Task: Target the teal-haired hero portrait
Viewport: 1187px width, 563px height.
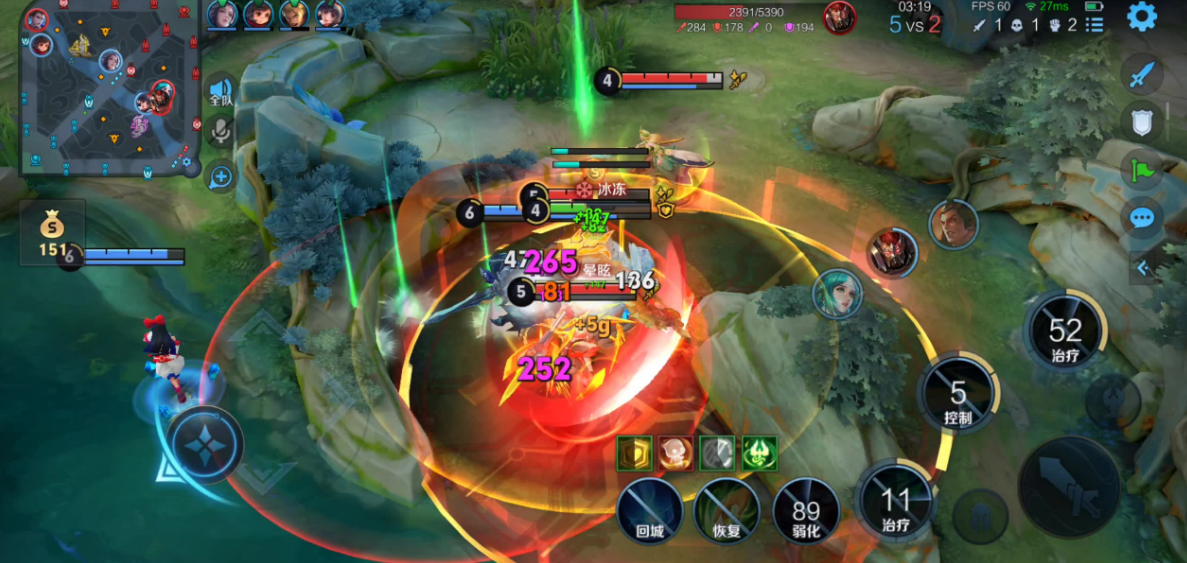Action: coord(837,293)
